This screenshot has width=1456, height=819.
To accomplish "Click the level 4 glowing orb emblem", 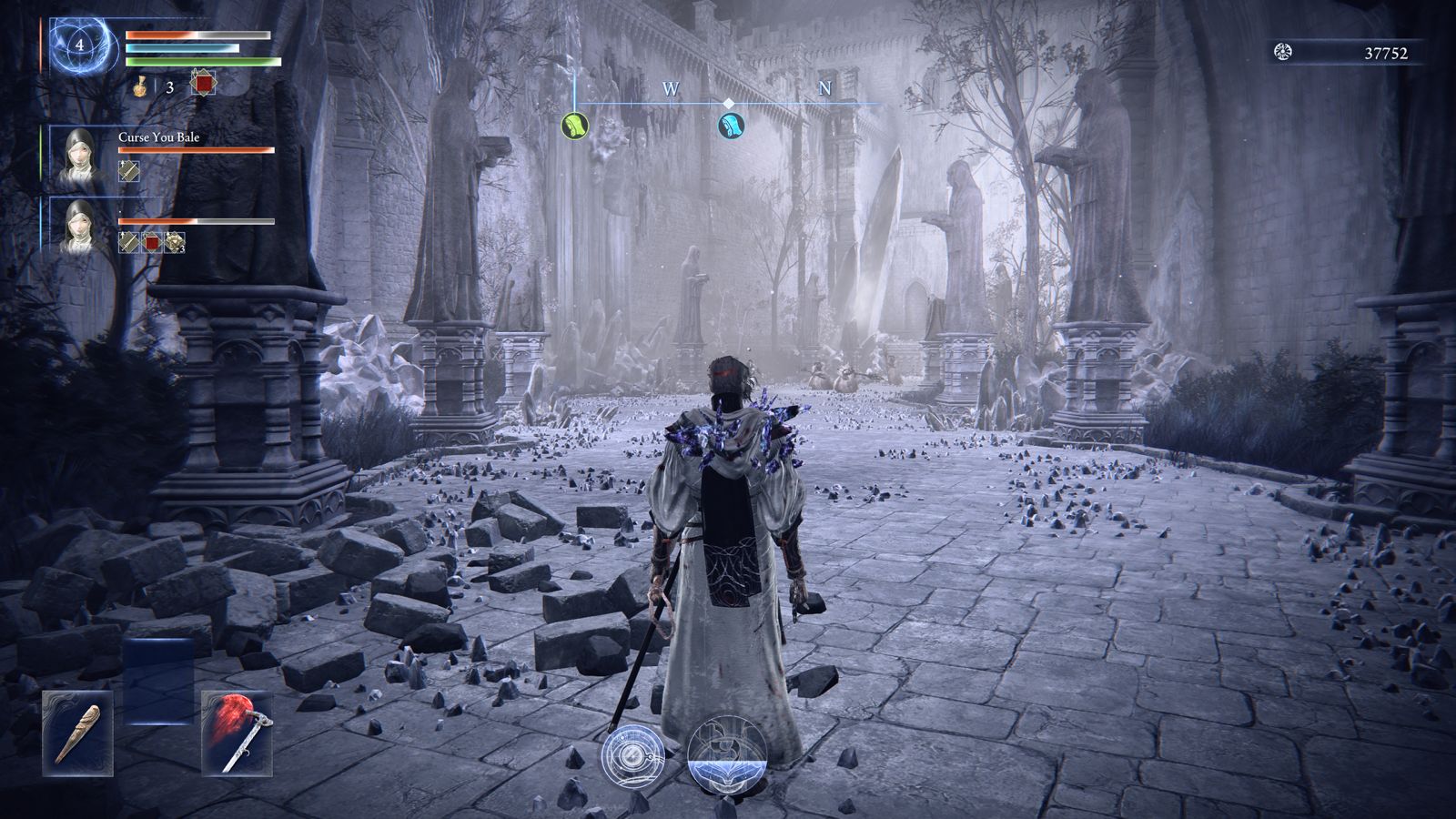I will [82, 45].
